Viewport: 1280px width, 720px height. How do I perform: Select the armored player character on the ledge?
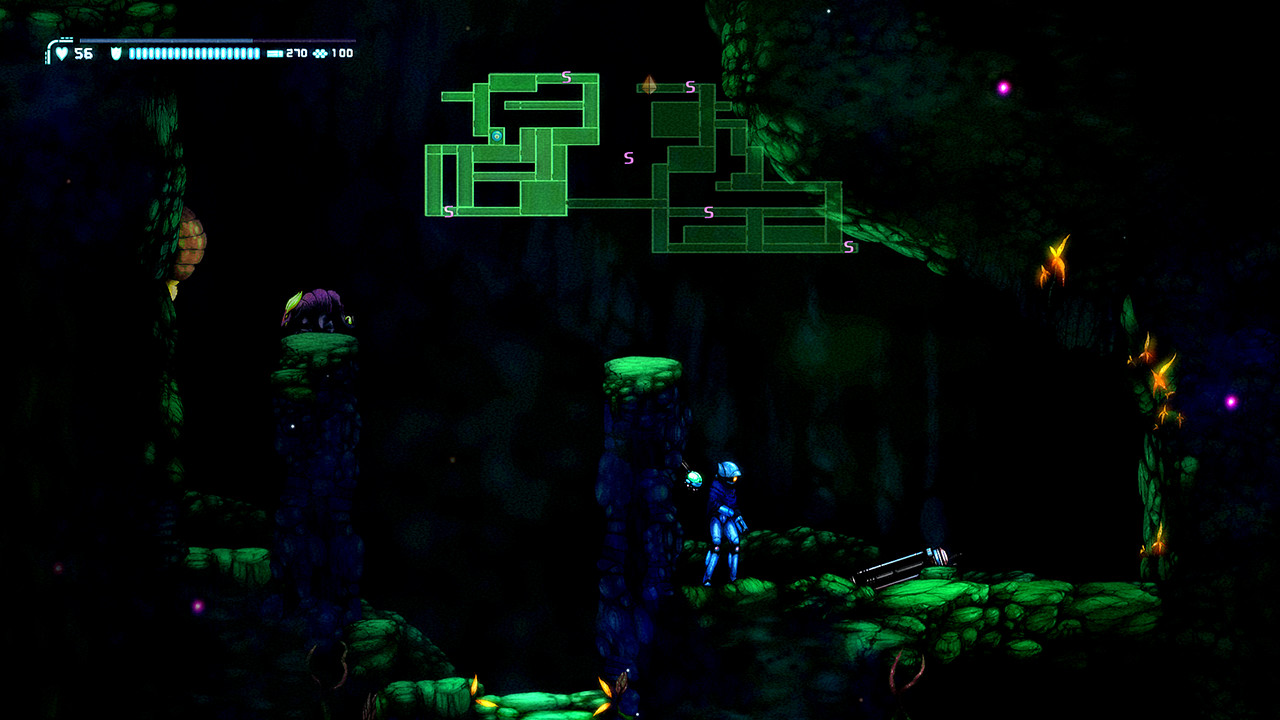point(725,520)
